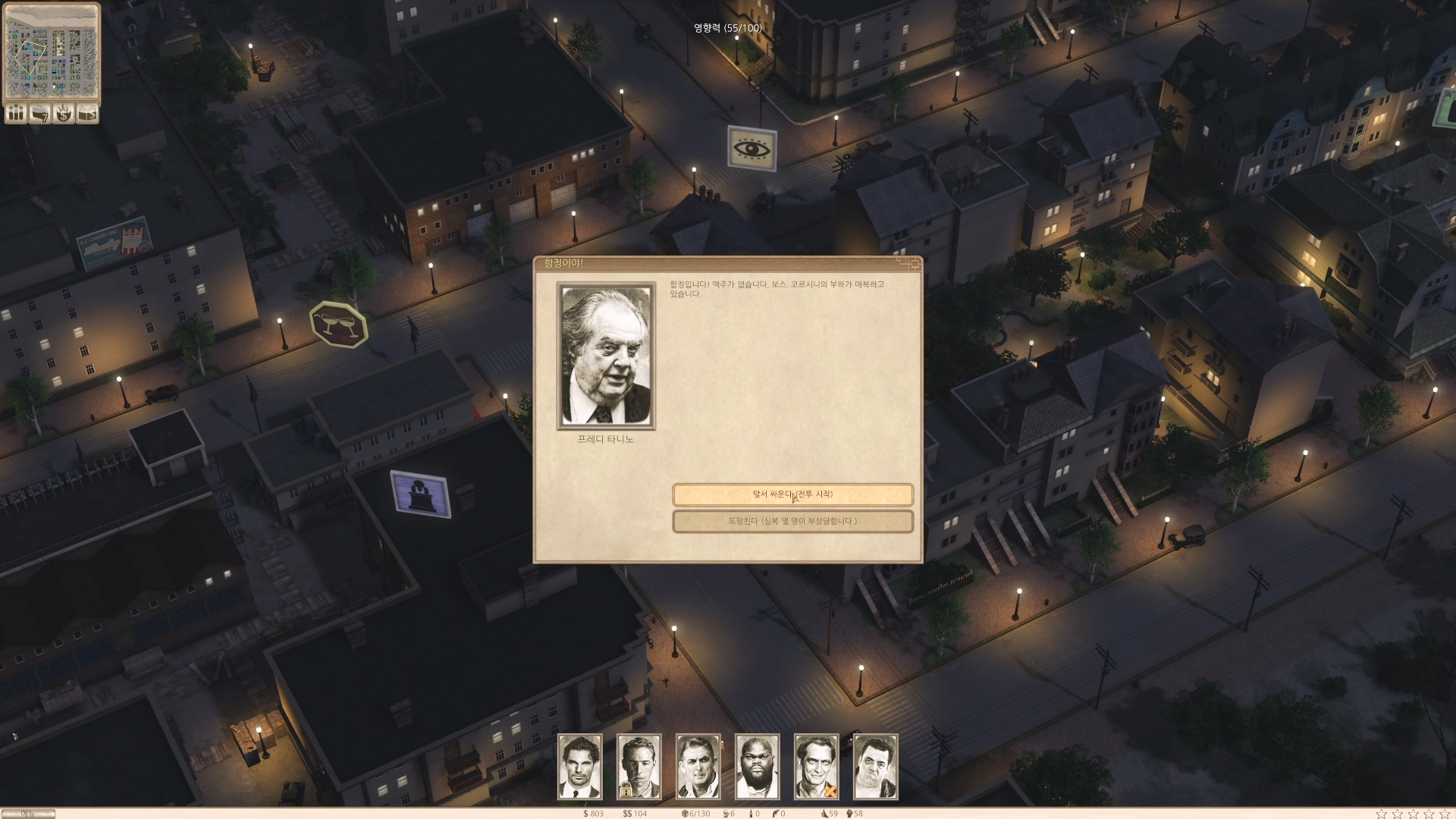Select the heavyset scowling man's portrait
Screen dimensions: 1456x819
click(x=875, y=766)
